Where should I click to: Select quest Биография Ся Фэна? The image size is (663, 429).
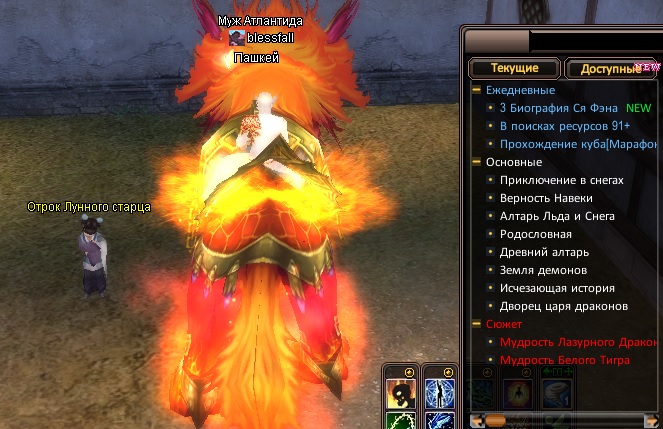point(559,108)
